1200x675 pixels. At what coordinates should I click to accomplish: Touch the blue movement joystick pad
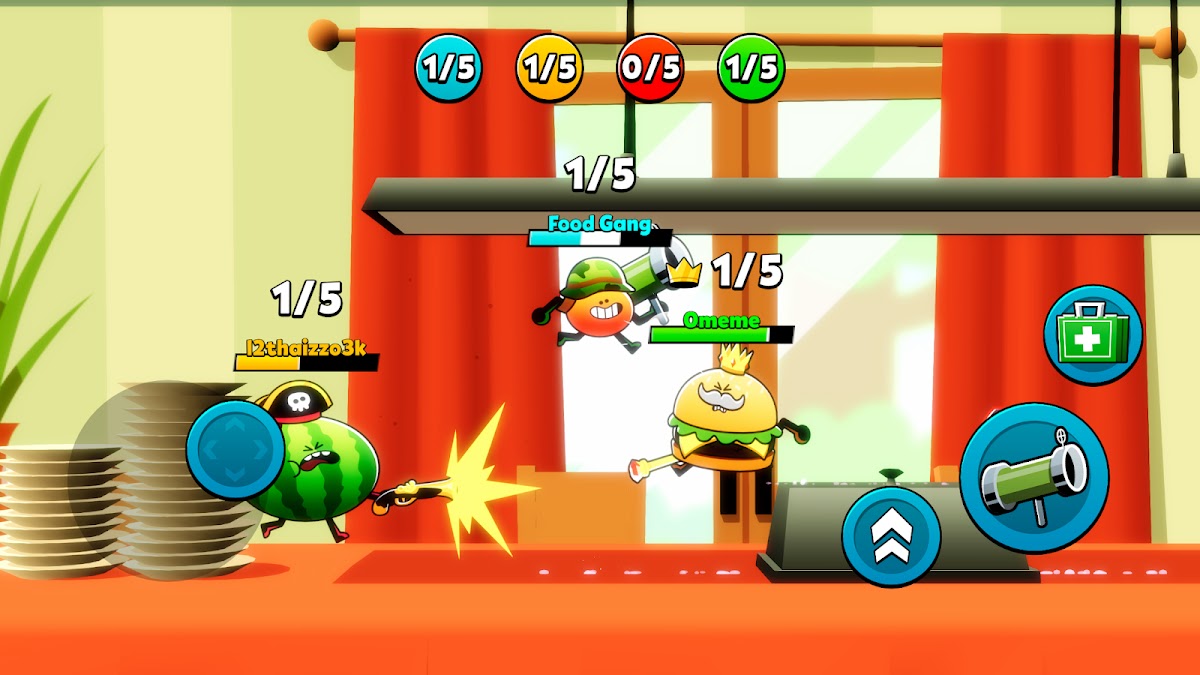point(235,449)
